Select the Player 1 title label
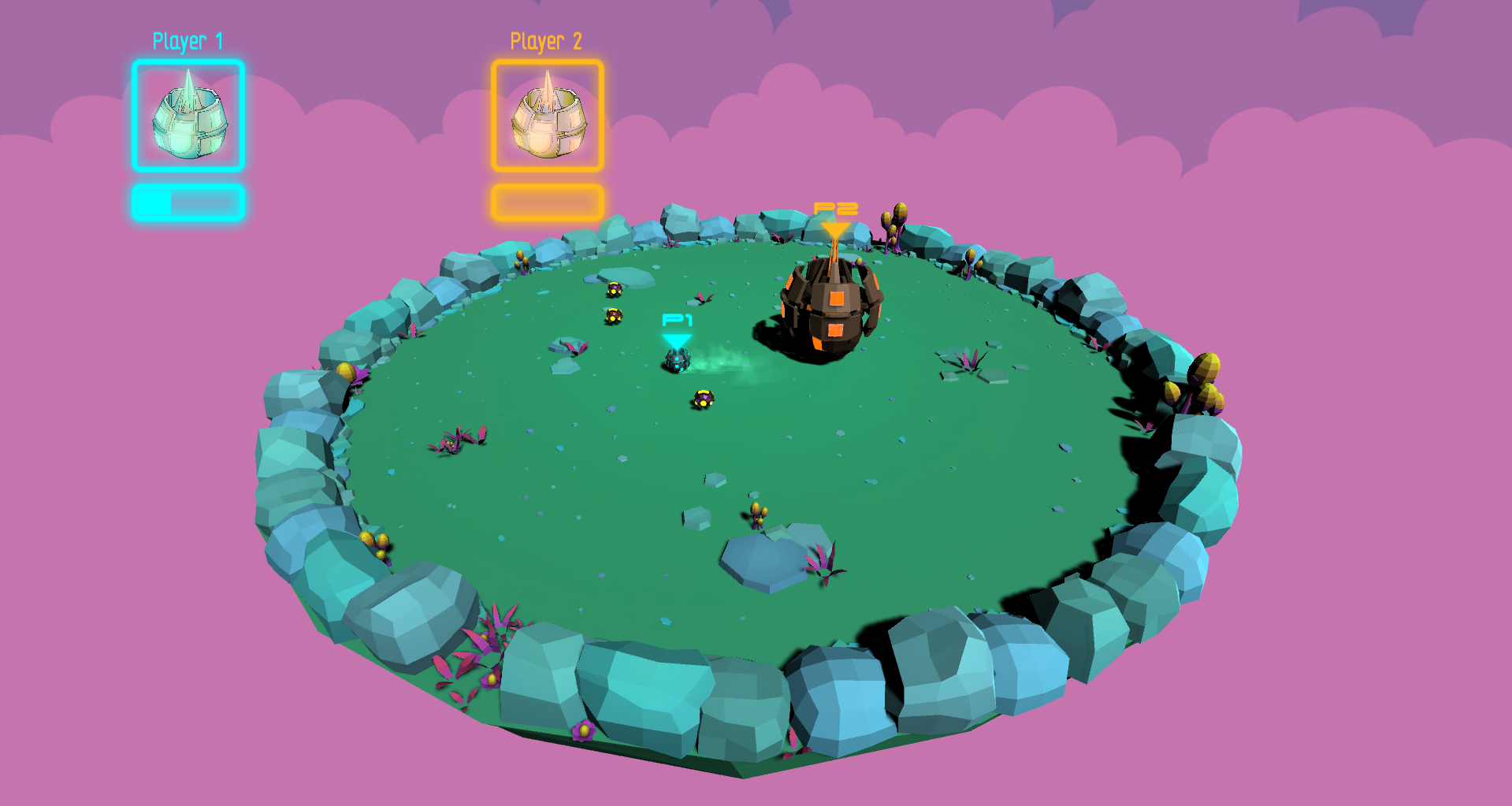This screenshot has height=806, width=1512. click(x=188, y=40)
